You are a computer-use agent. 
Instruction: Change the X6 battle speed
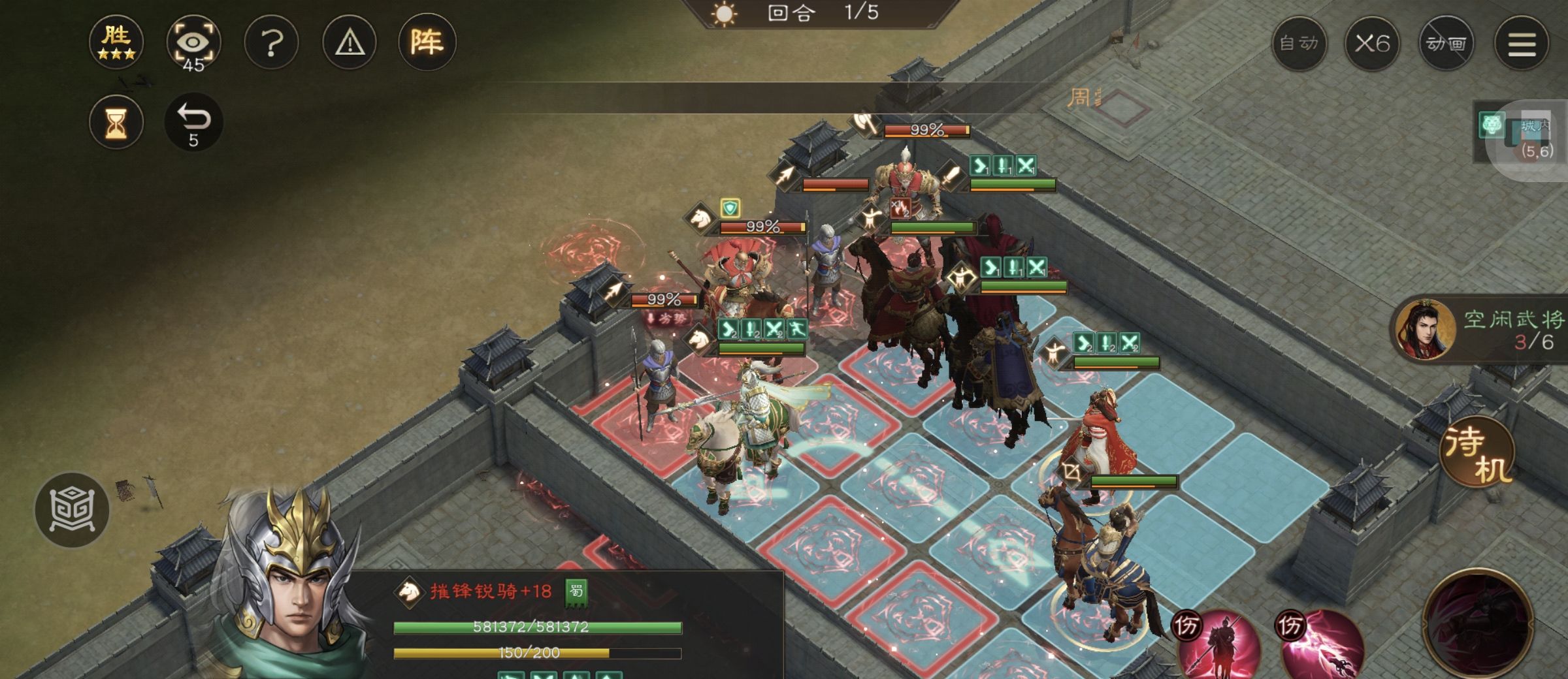[1372, 44]
